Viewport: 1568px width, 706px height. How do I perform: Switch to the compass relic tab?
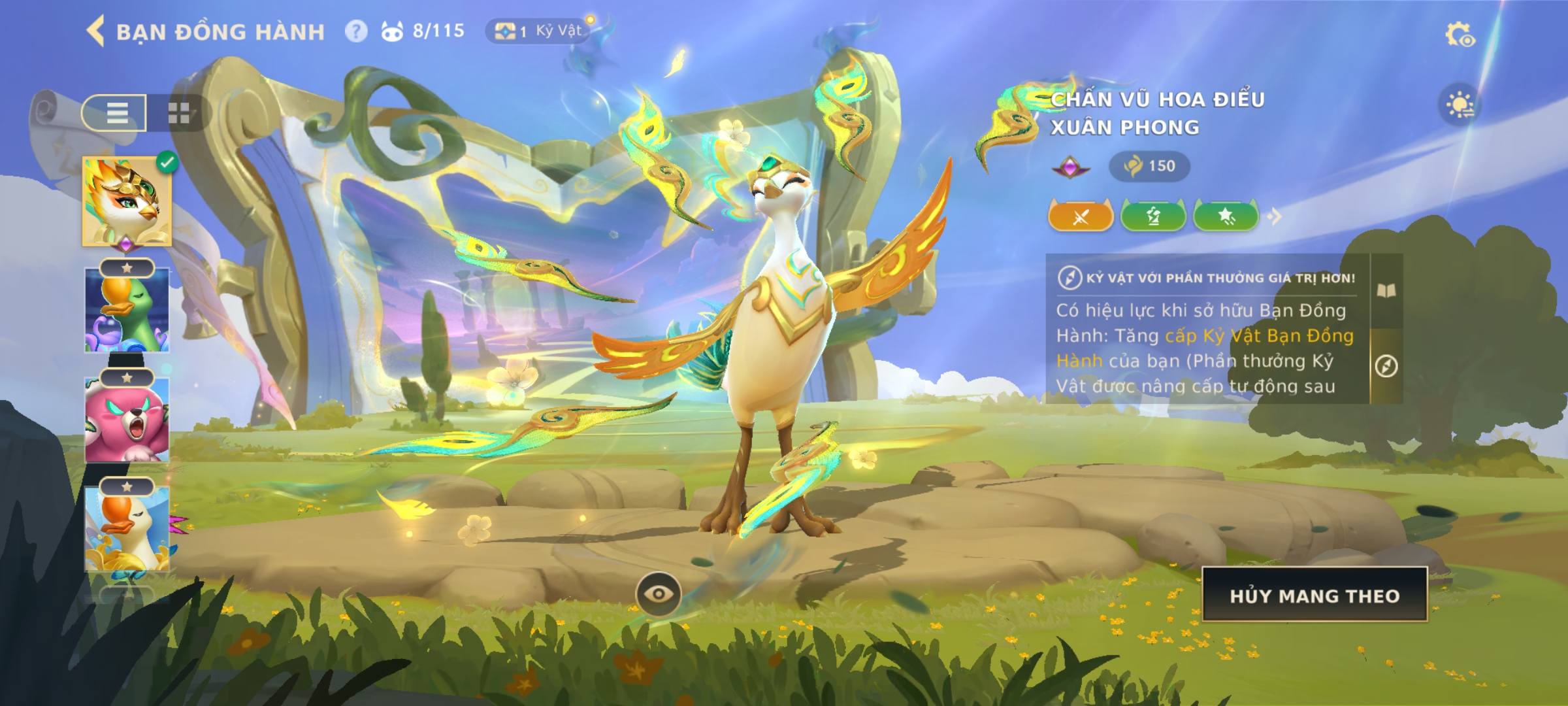1386,366
